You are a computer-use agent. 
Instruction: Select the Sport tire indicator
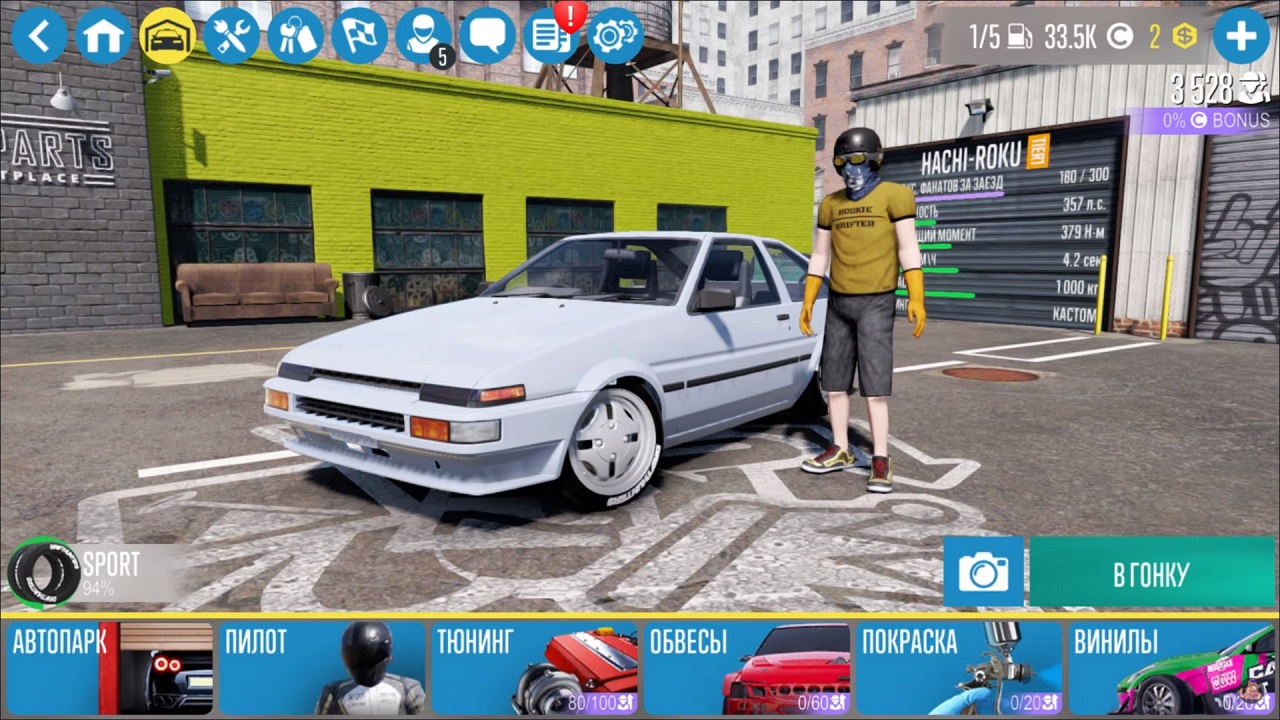[75, 573]
